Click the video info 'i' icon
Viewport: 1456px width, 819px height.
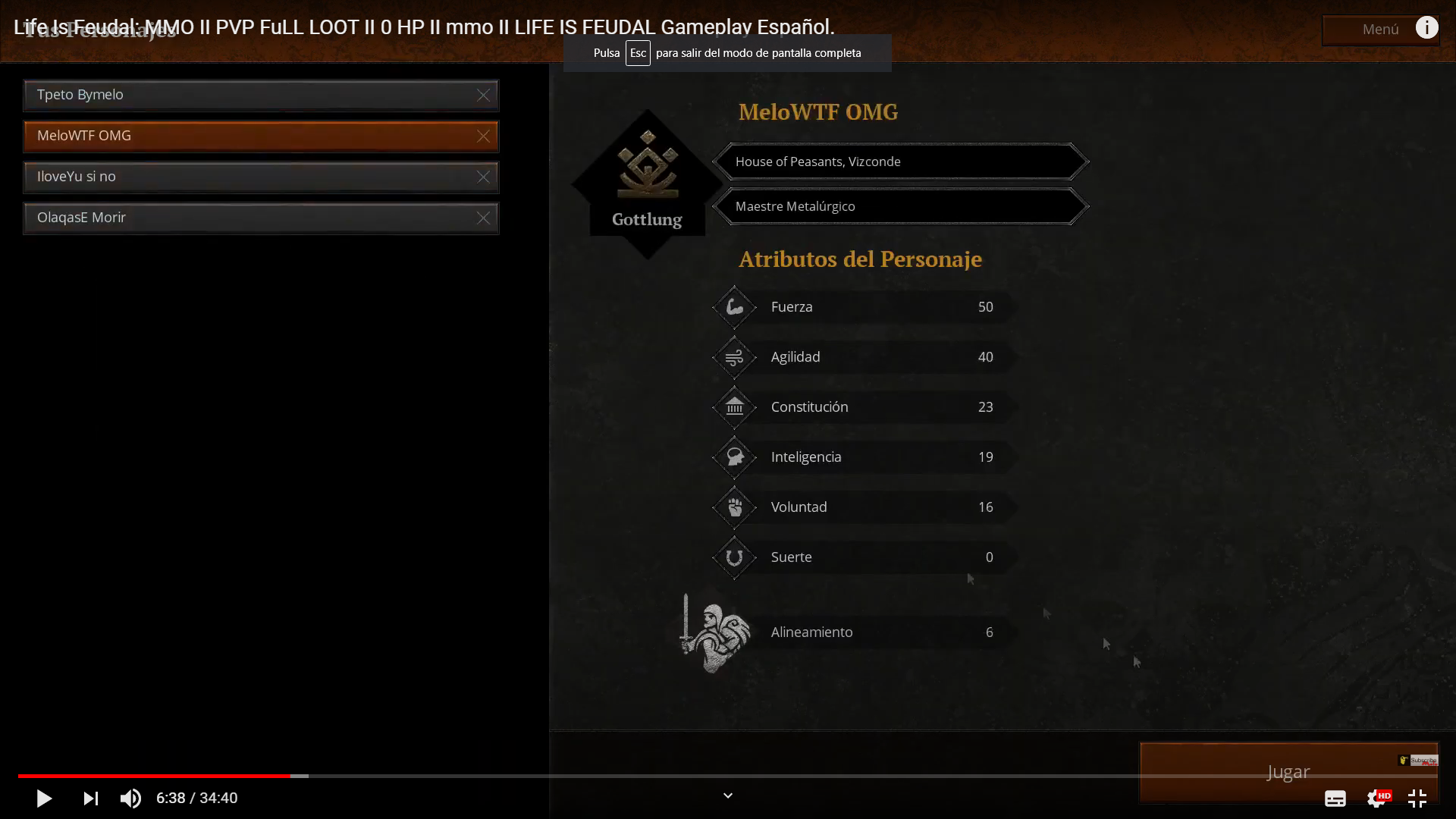click(x=1427, y=27)
